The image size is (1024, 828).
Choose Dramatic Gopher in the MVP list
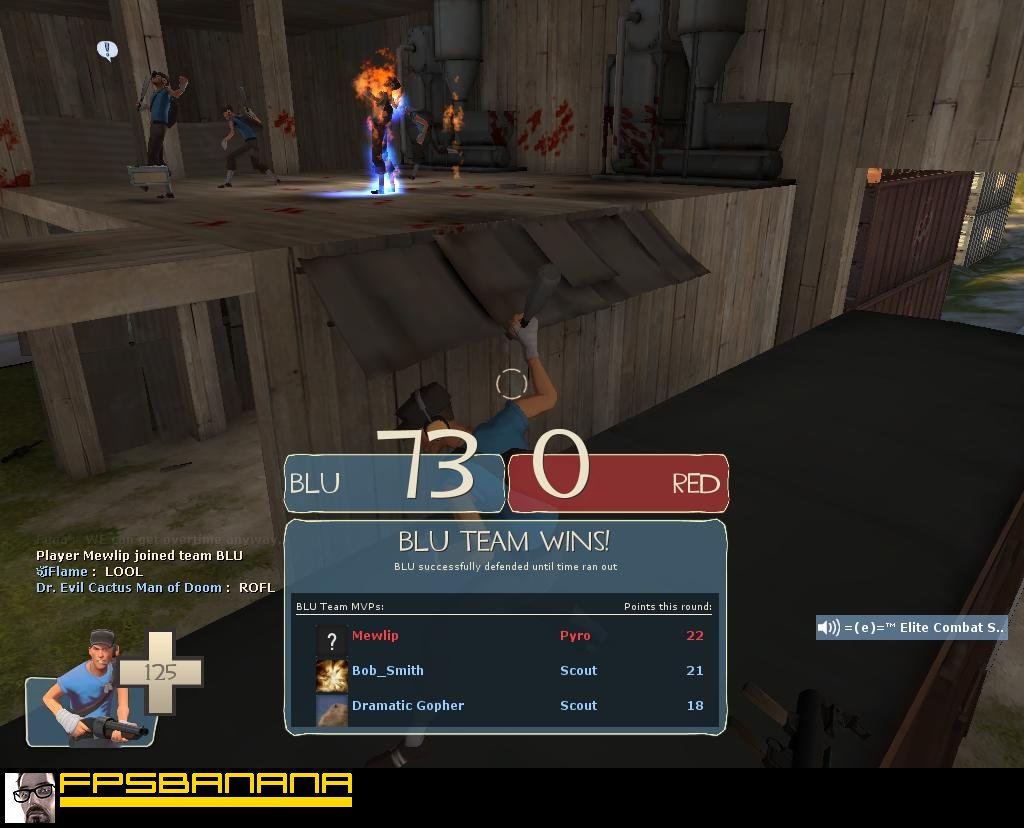408,706
